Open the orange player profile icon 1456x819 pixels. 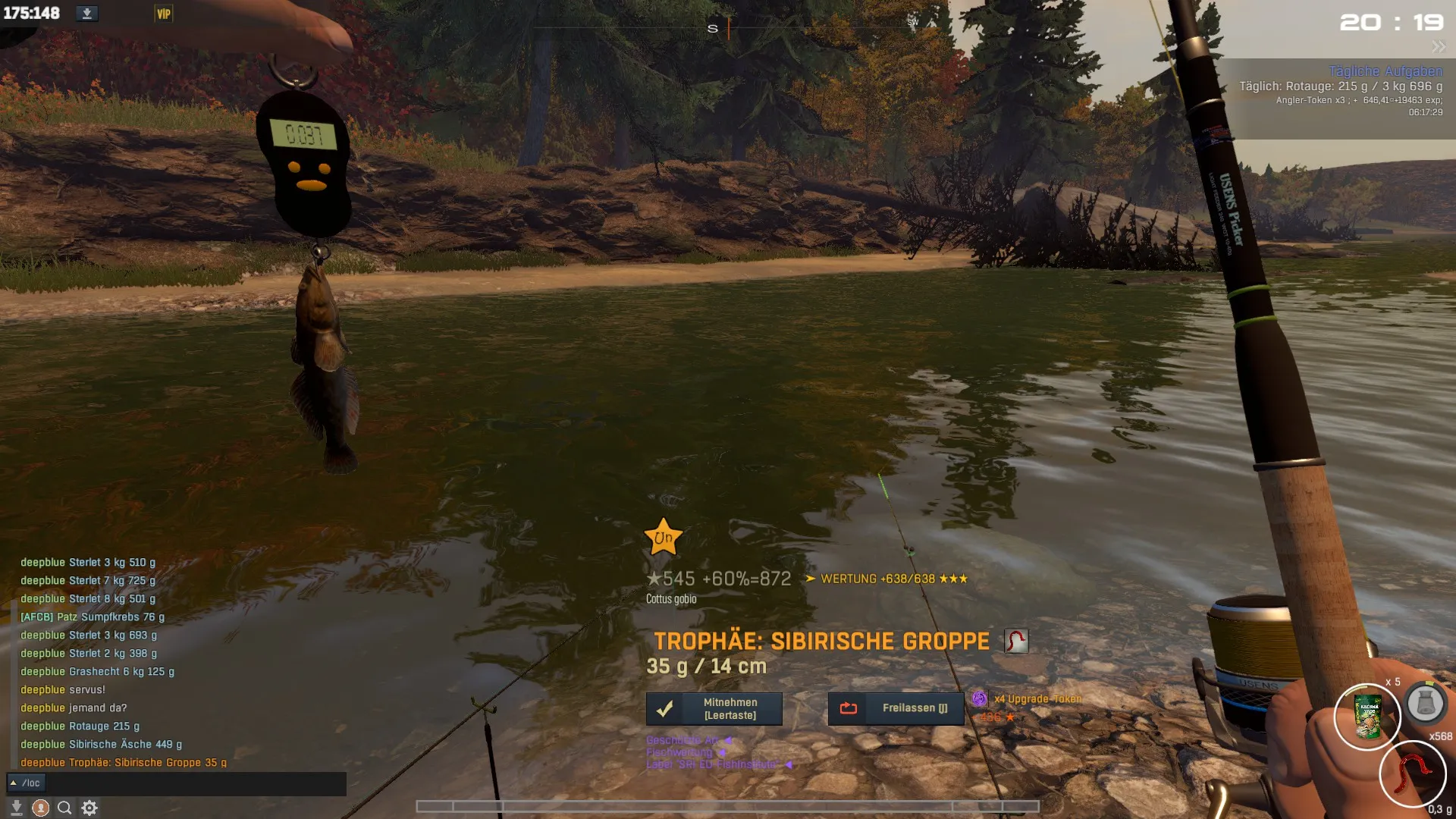tap(41, 808)
